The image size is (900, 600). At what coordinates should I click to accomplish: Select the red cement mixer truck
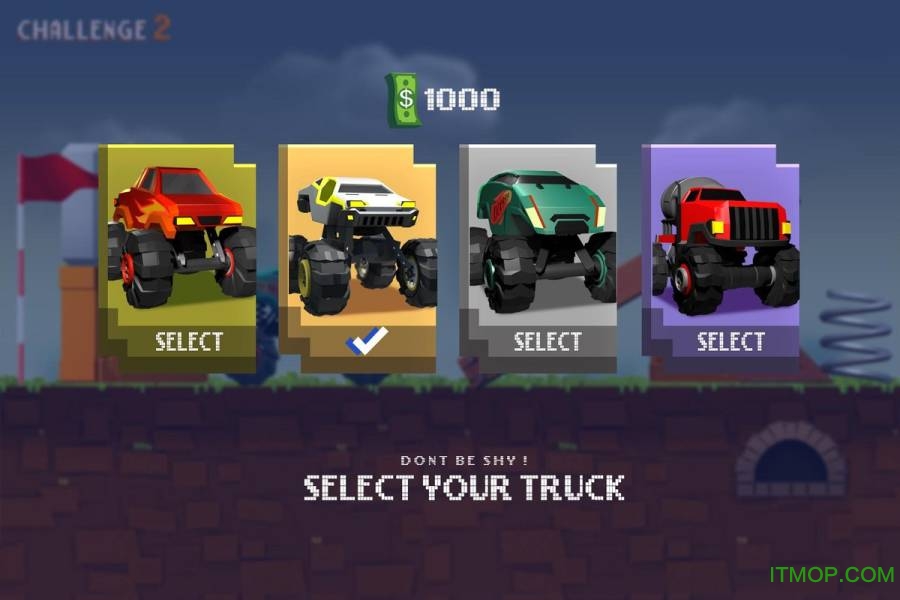pyautogui.click(x=730, y=341)
